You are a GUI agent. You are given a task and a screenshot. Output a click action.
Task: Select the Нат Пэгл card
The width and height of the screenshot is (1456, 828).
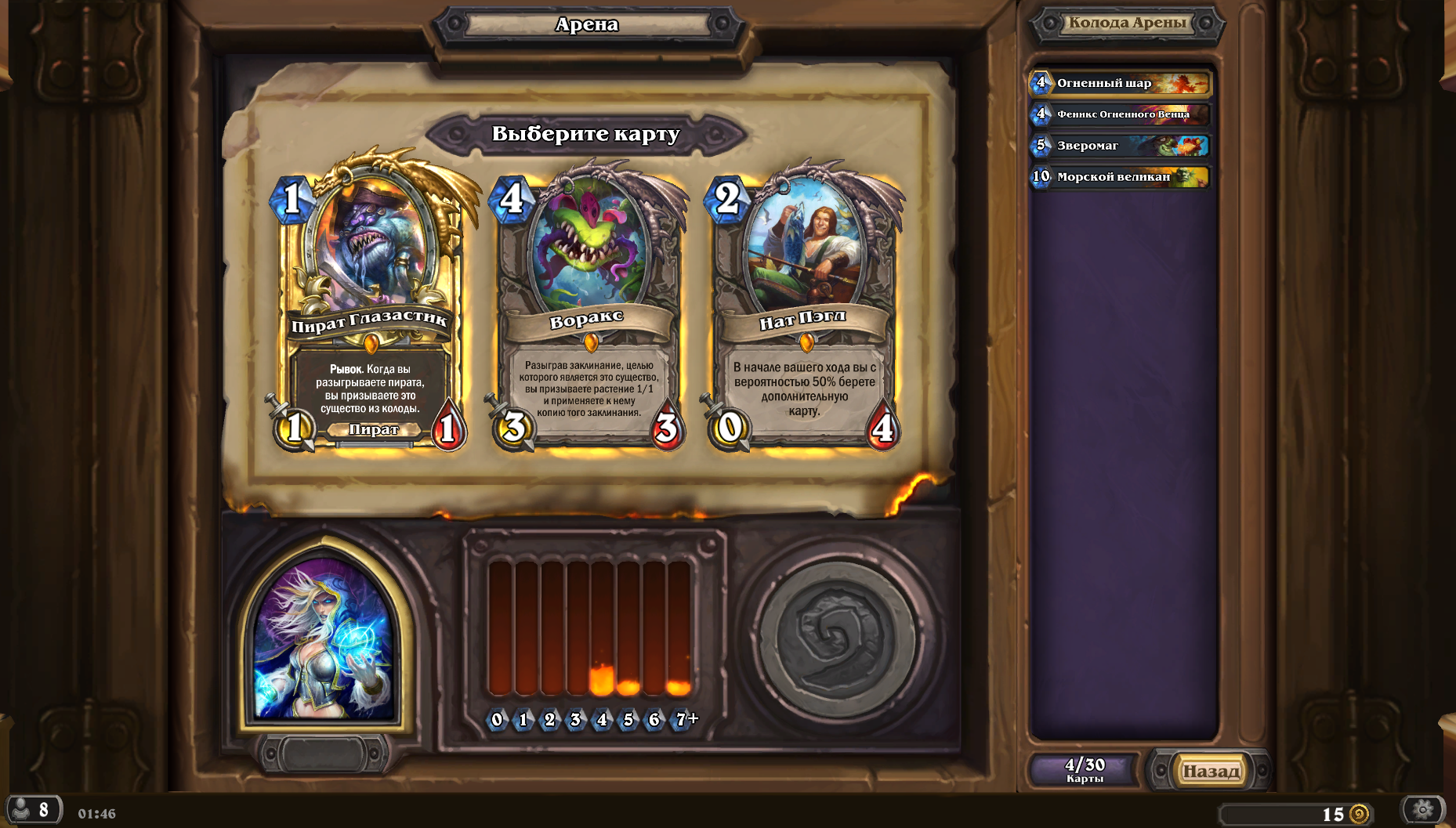click(804, 306)
